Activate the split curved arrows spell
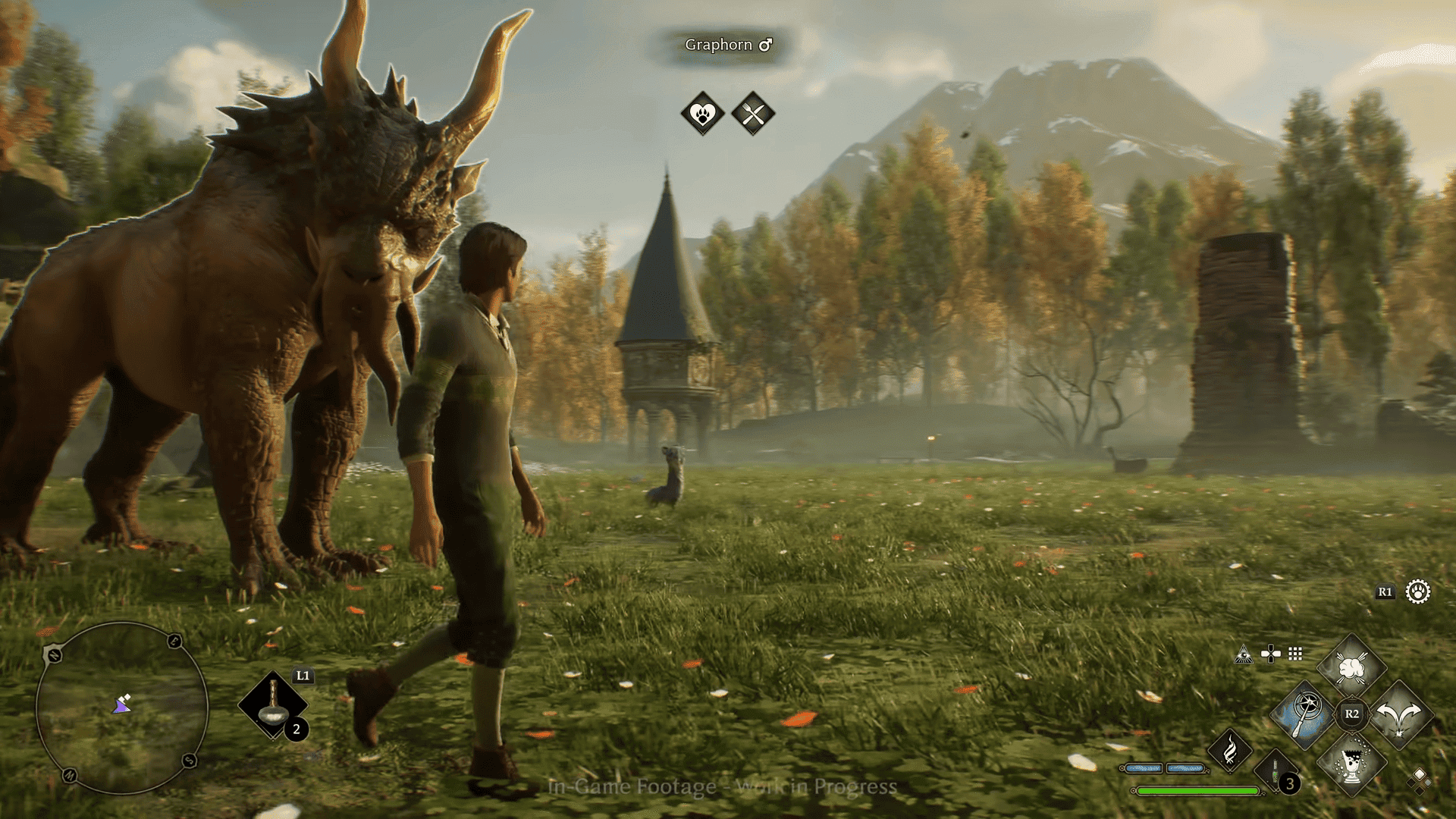The image size is (1456, 819). tap(1400, 714)
